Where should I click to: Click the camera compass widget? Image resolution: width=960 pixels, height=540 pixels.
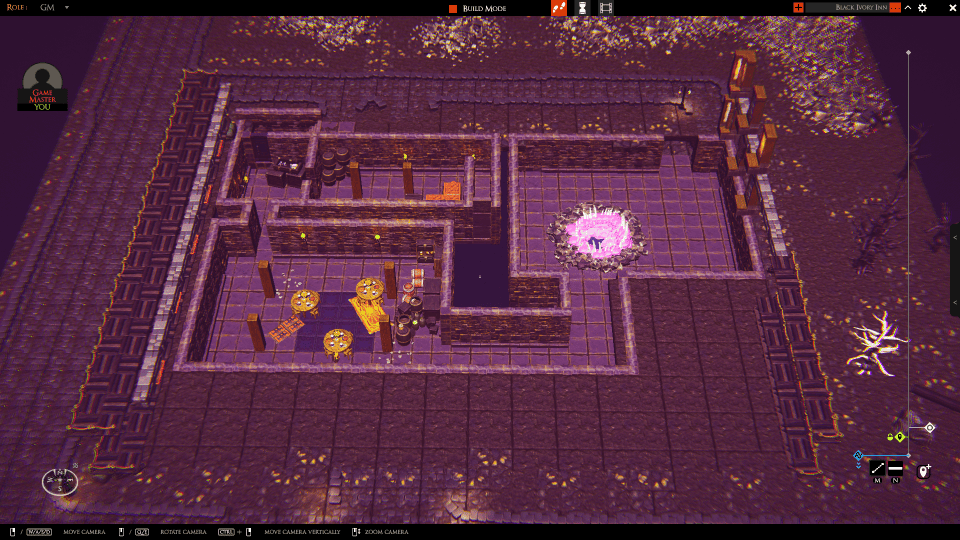pyautogui.click(x=60, y=481)
